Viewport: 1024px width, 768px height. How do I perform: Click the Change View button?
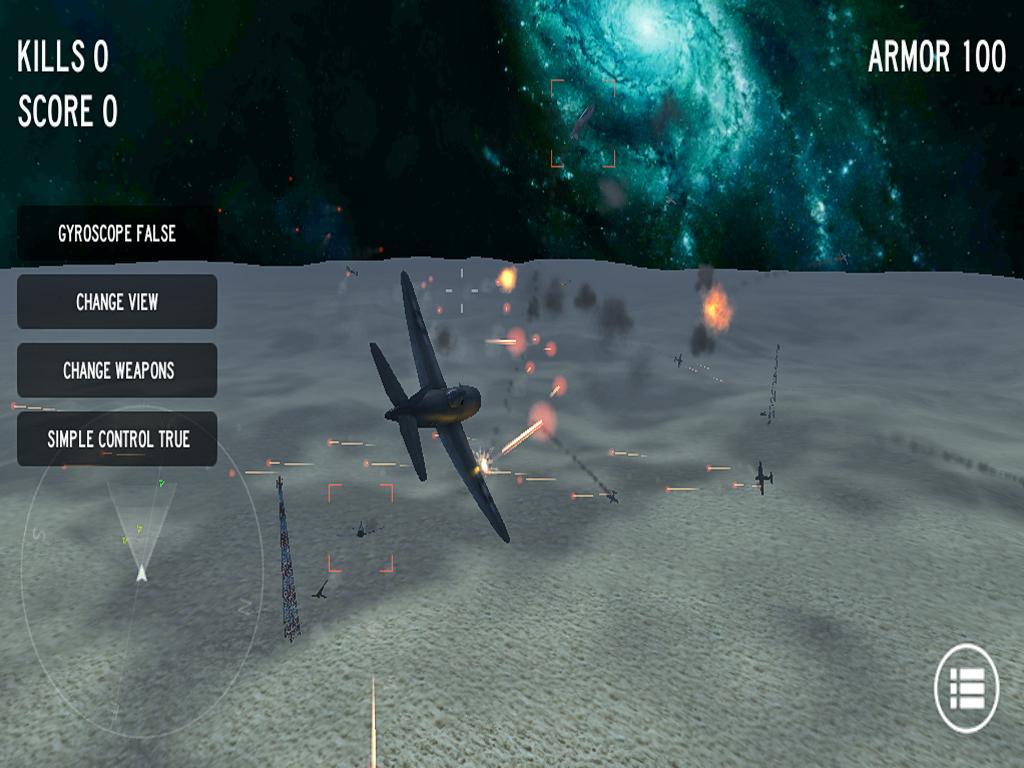pos(117,301)
